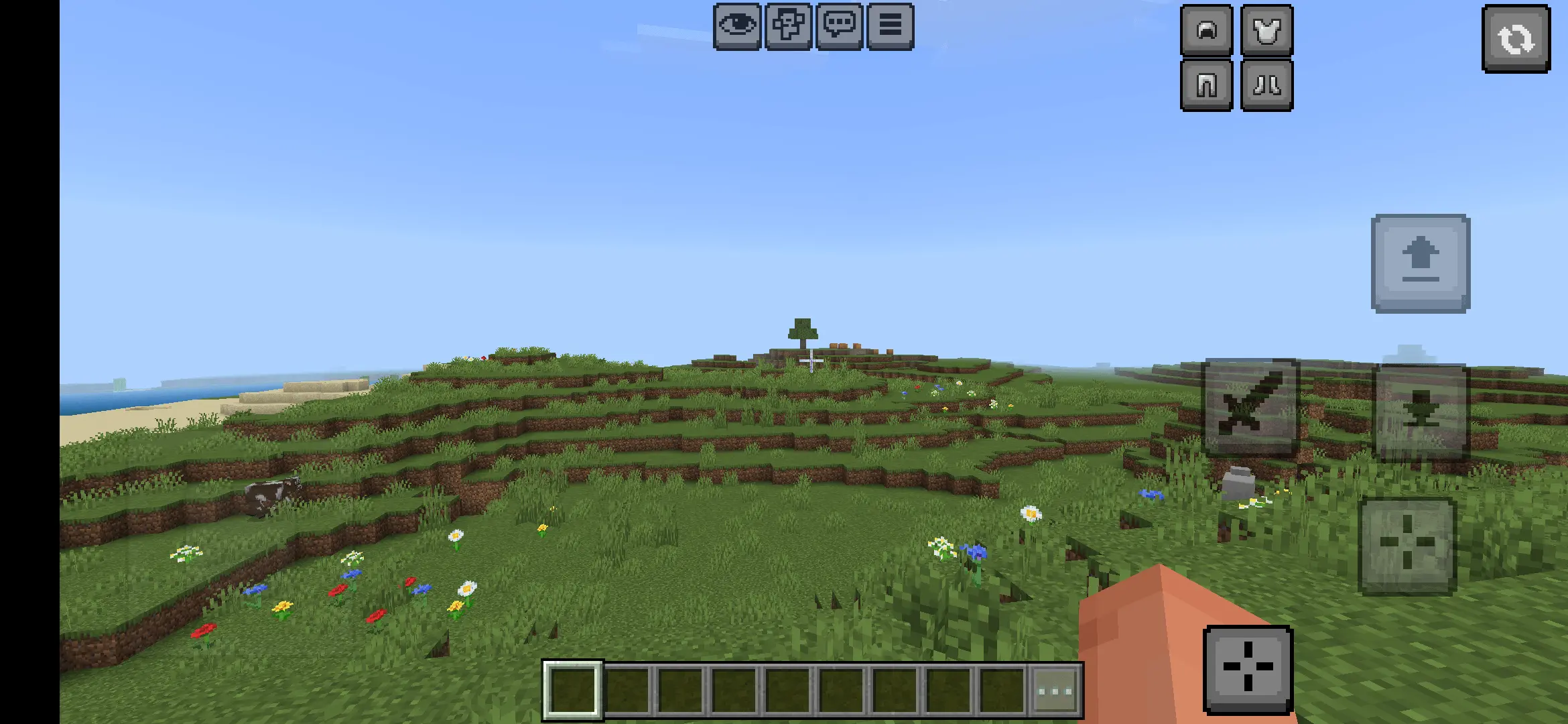Open the chat speech bubble
The width and height of the screenshot is (1568, 724).
(839, 26)
